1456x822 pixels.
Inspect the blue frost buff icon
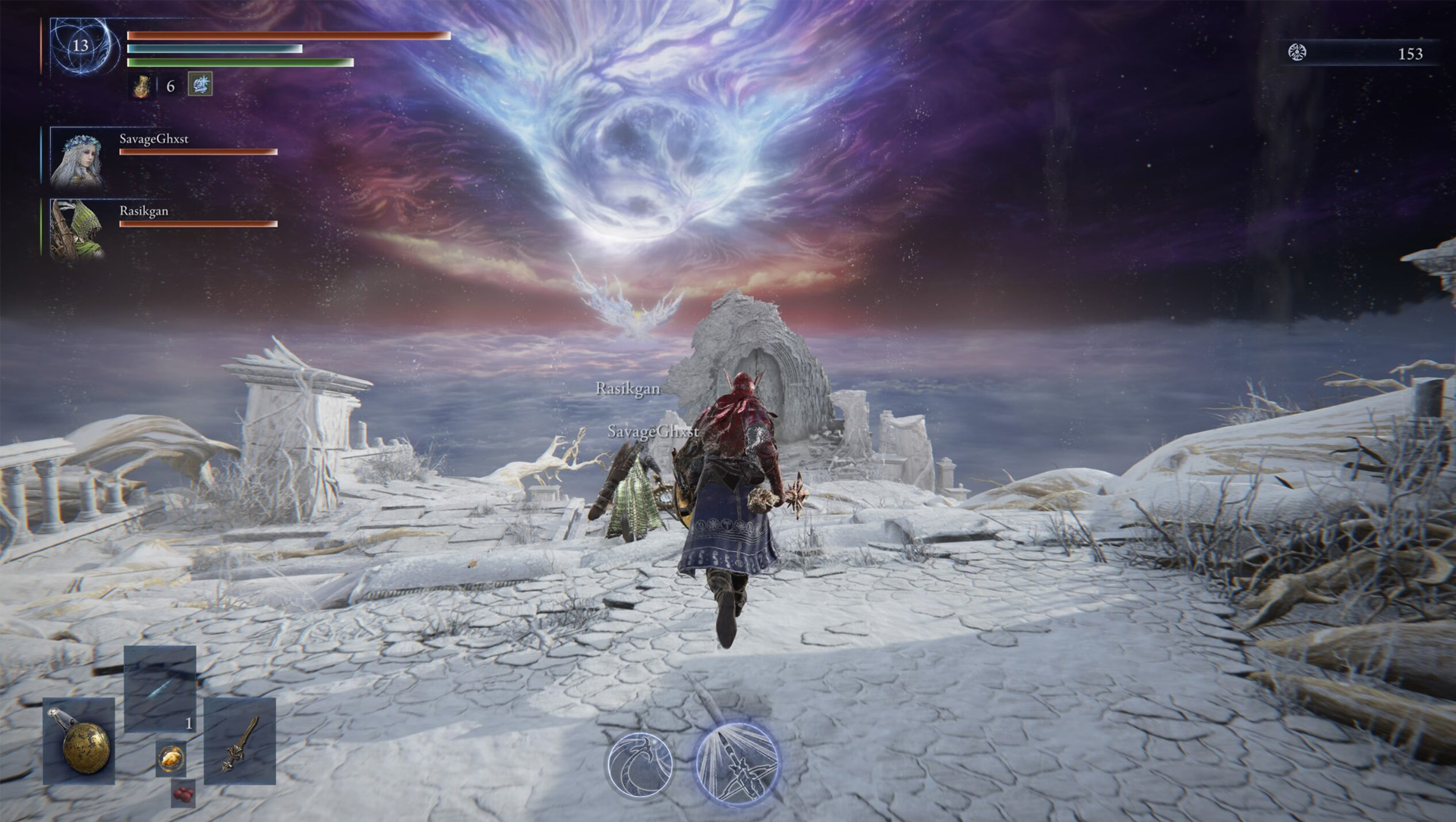point(200,84)
